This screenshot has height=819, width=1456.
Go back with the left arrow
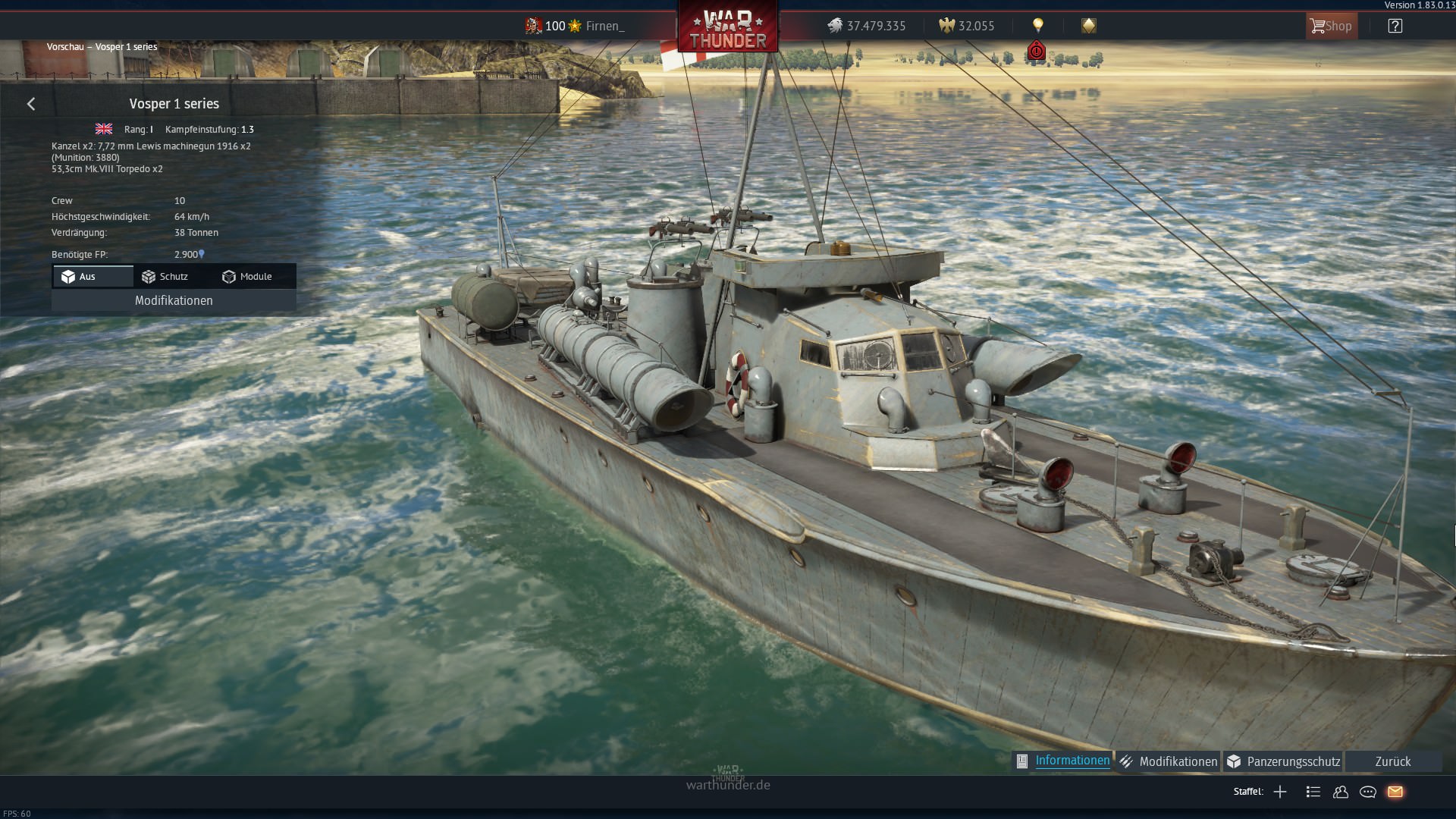[31, 104]
